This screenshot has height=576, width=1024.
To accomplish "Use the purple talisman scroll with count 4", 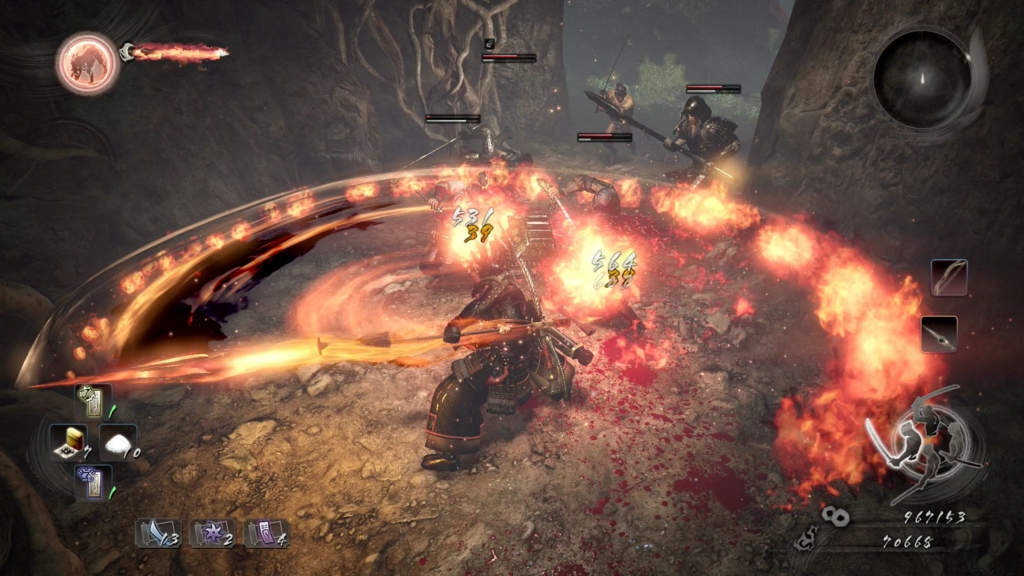I will click(x=267, y=533).
